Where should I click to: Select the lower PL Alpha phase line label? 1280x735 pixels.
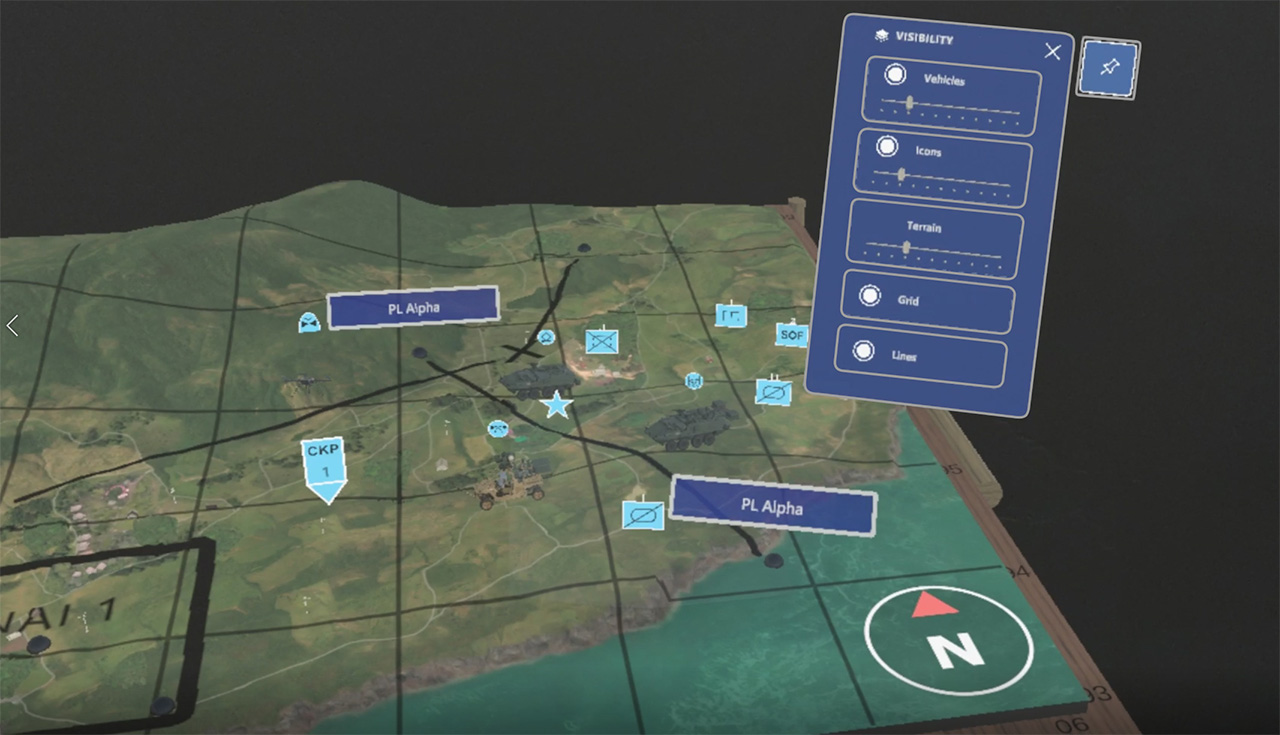coord(772,508)
